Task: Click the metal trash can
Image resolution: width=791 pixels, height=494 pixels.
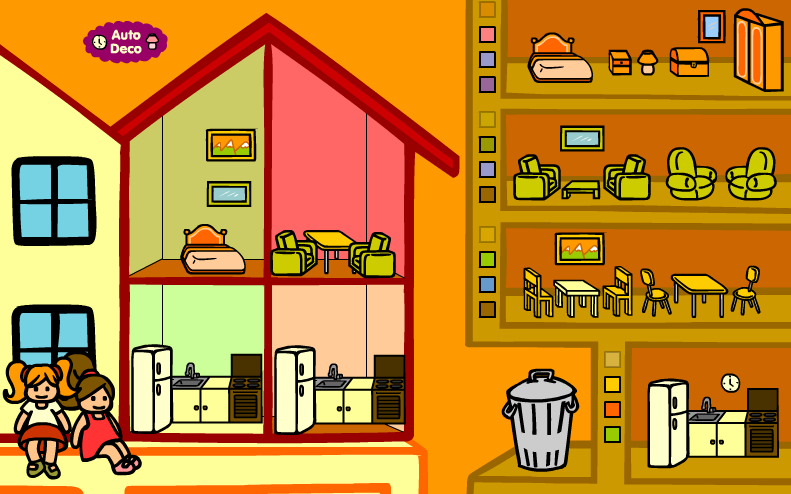Action: click(540, 420)
